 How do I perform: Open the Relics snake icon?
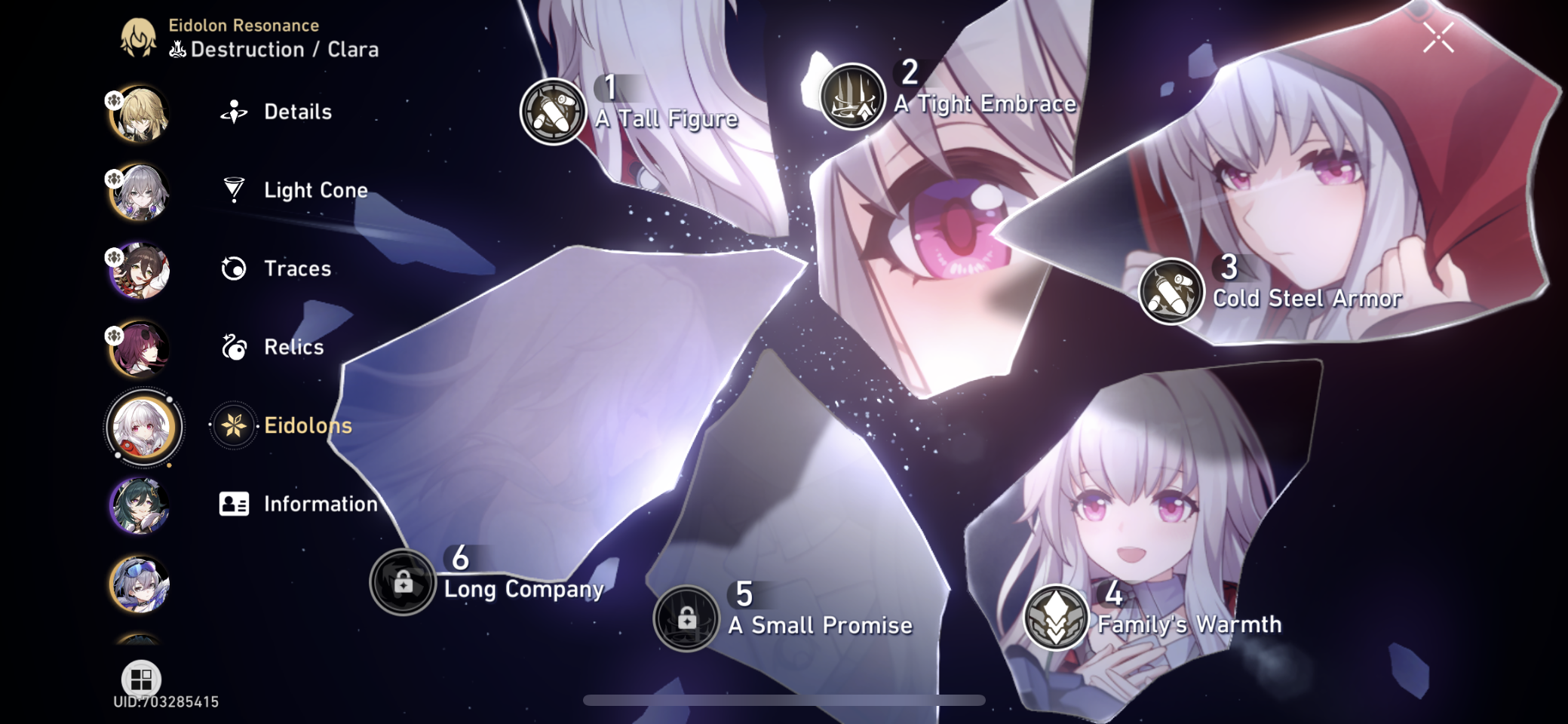tap(235, 347)
